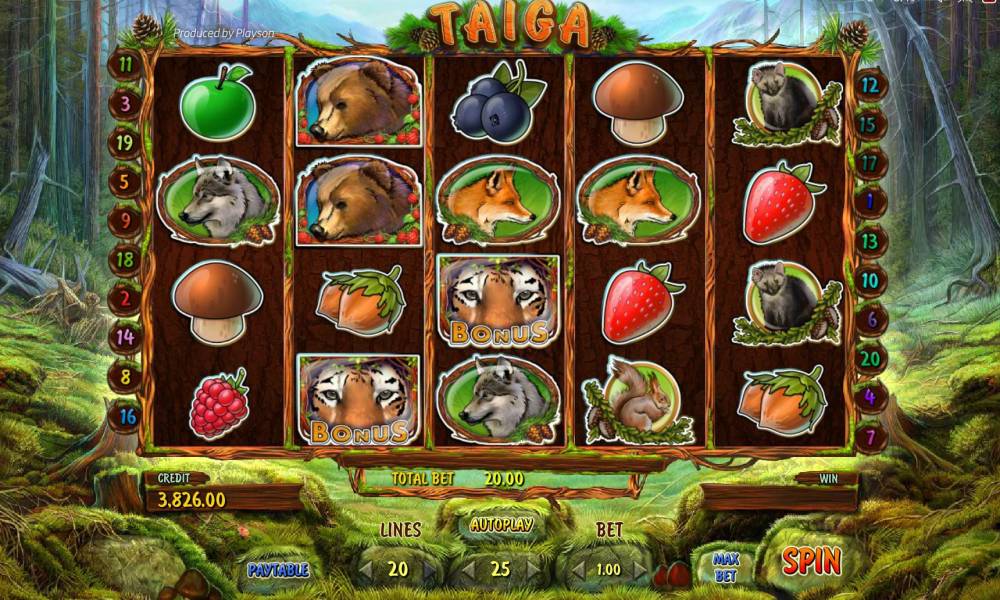Select payline number 19 marker
Viewport: 1000px width, 600px height.
[125, 143]
